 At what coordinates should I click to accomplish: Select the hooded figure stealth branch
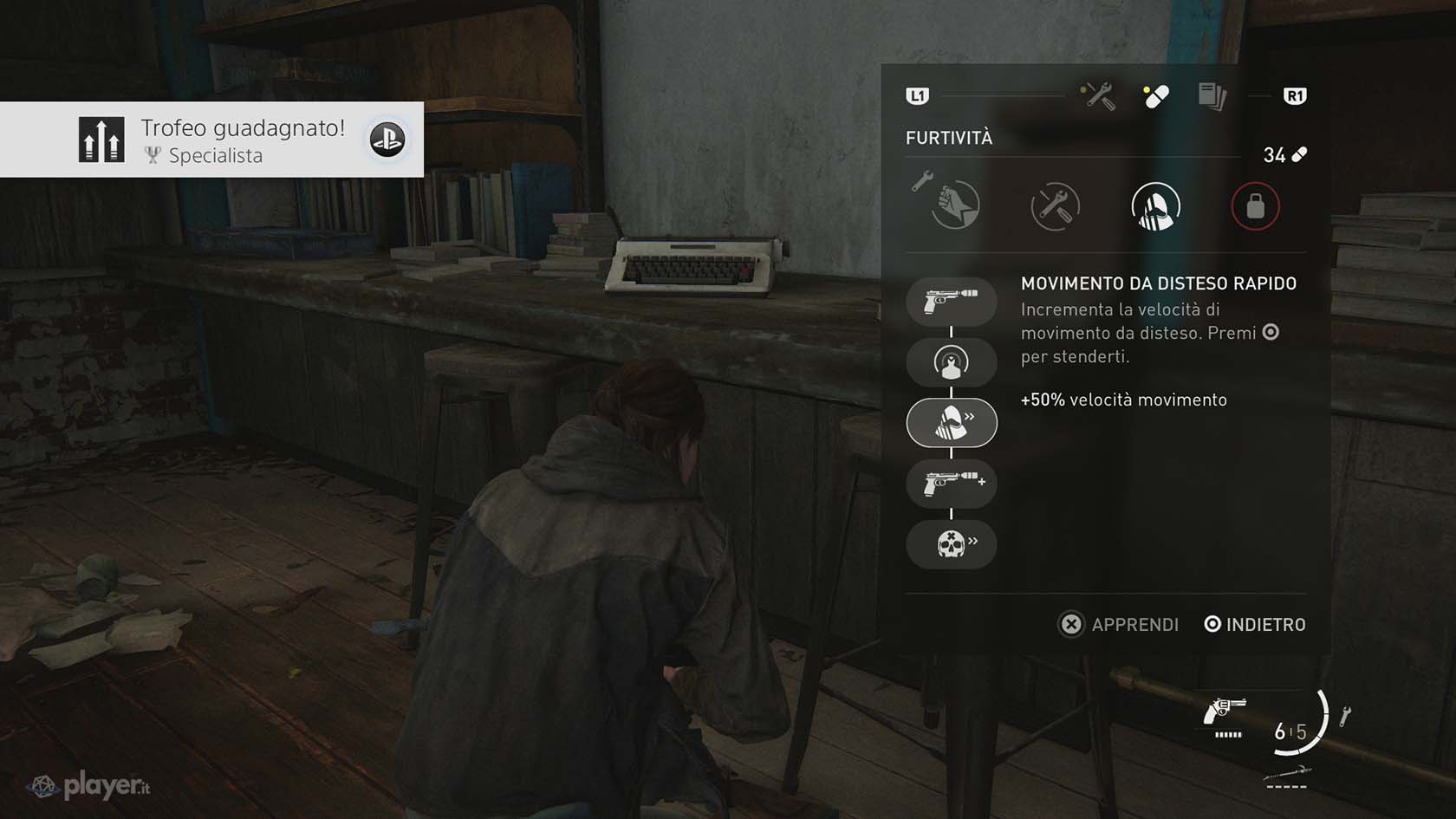tap(1155, 206)
